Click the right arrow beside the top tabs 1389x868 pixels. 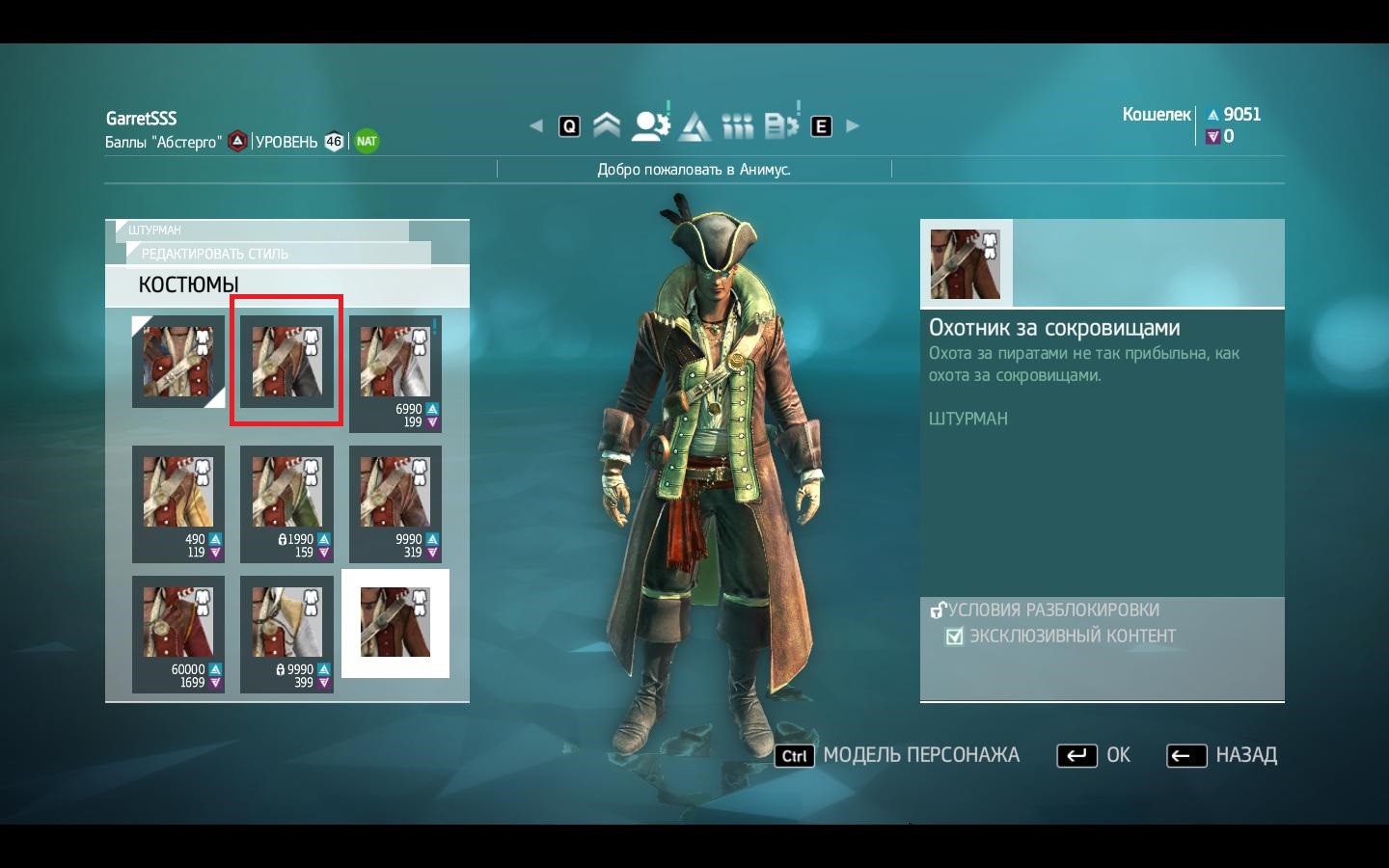tap(853, 125)
